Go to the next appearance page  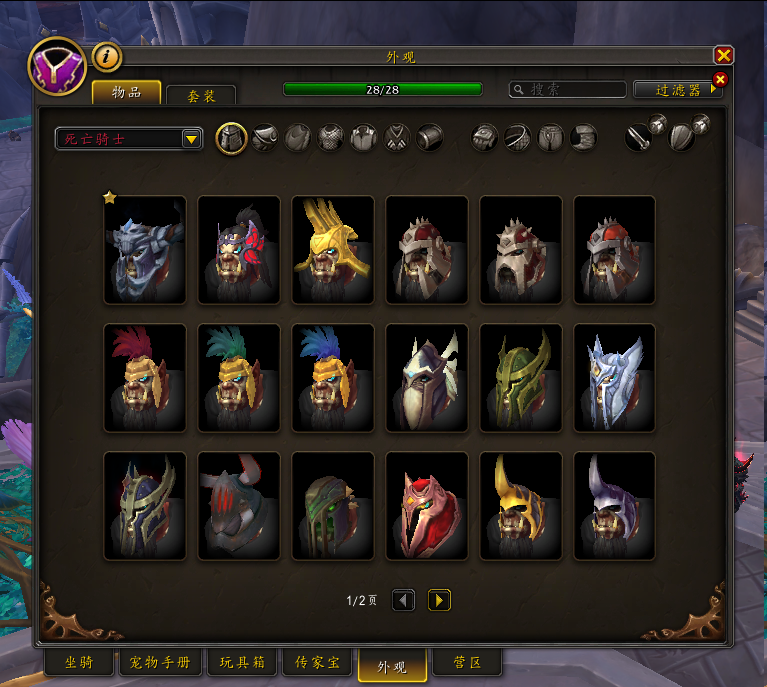(439, 600)
